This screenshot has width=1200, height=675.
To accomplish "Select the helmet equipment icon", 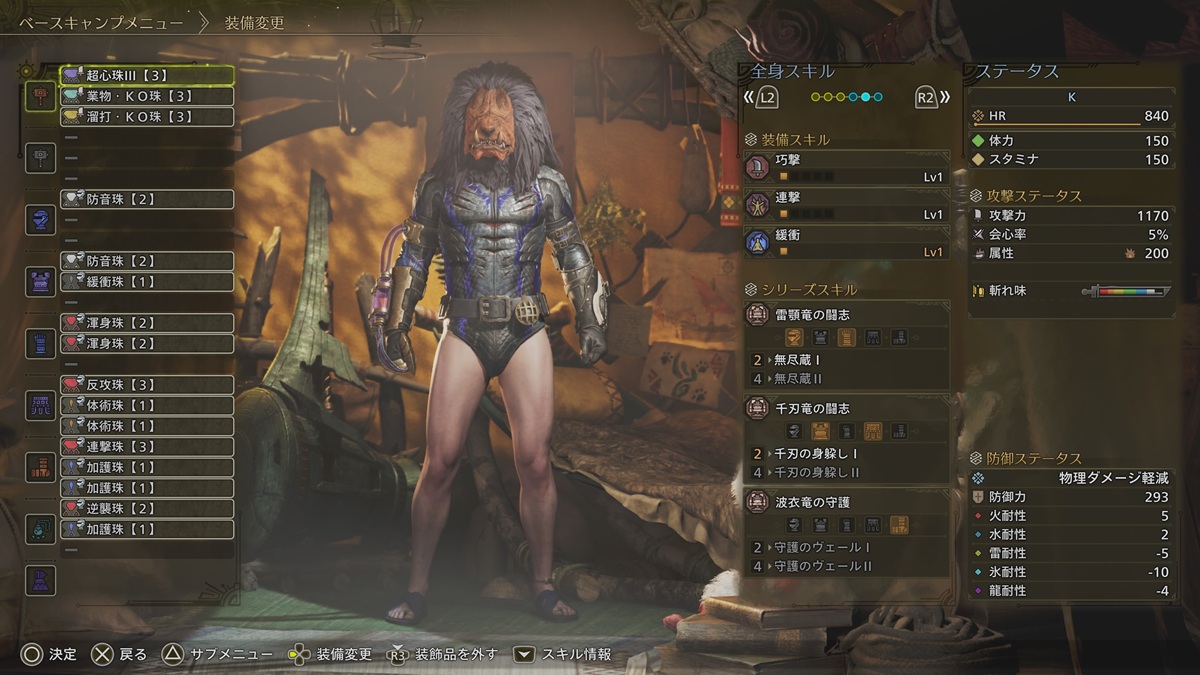I will point(41,219).
